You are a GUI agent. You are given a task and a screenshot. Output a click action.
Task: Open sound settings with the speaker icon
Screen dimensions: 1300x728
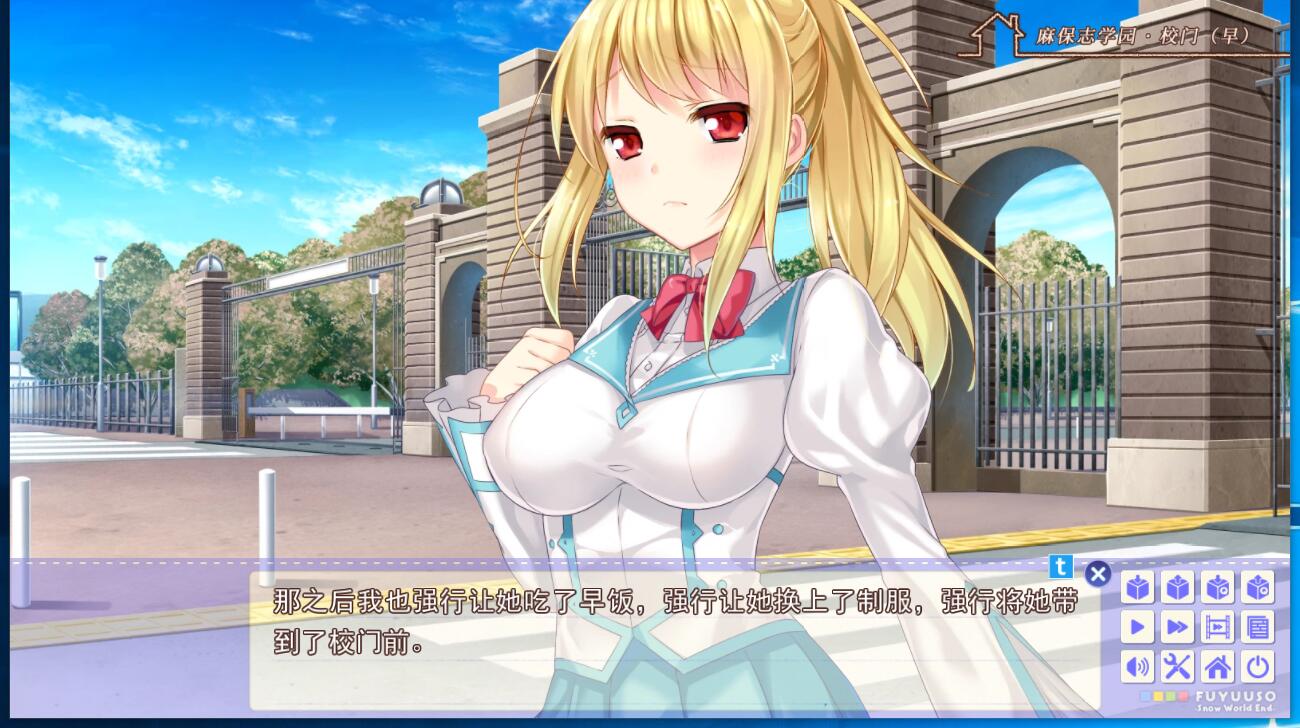1138,667
